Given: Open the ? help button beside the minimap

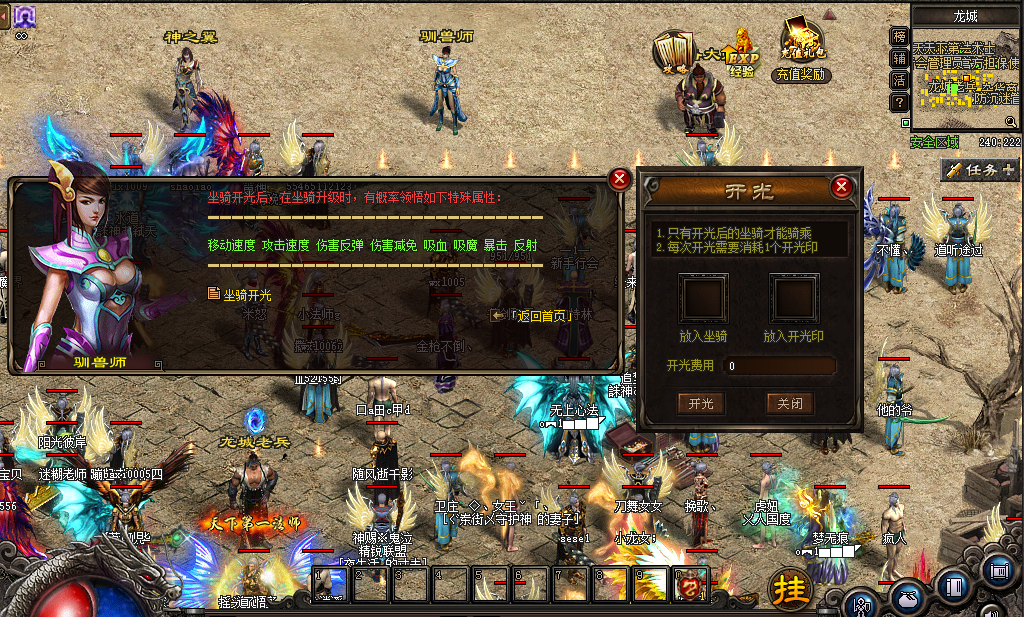Looking at the screenshot, I should (899, 102).
